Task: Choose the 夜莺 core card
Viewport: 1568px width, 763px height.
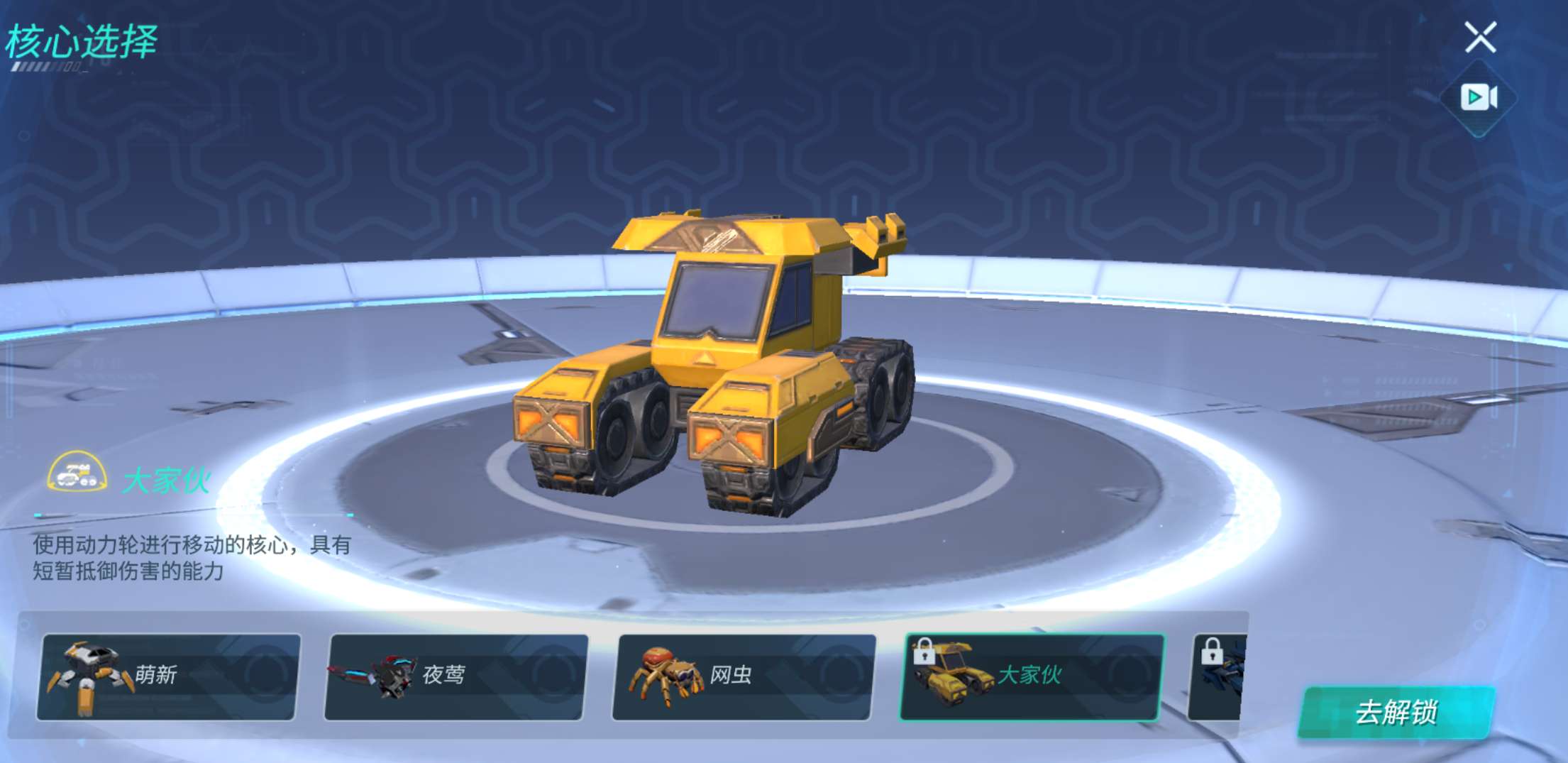Action: click(x=456, y=676)
